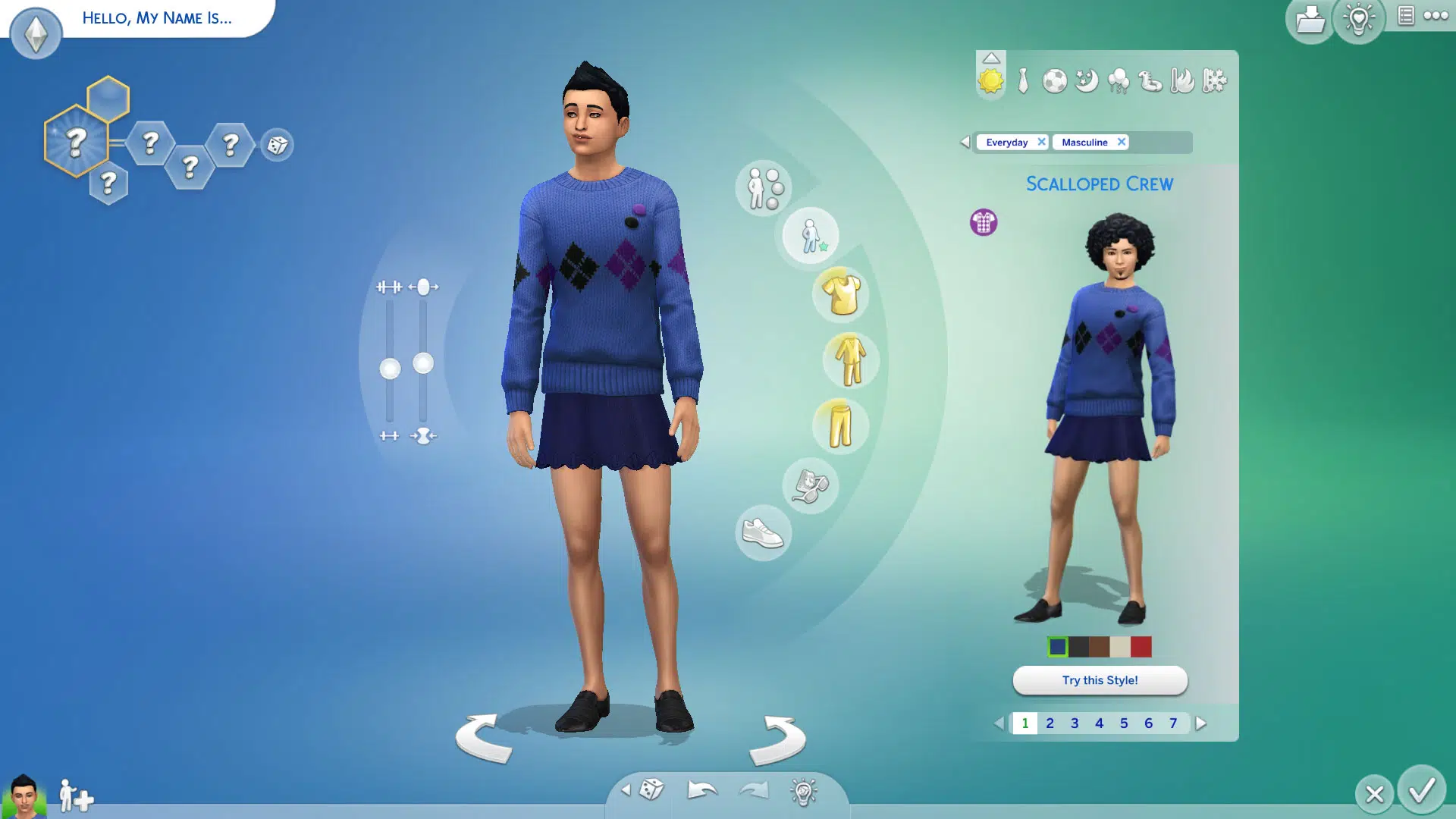Cancel Create a Sim with the X button
The image size is (1456, 819).
[x=1374, y=794]
